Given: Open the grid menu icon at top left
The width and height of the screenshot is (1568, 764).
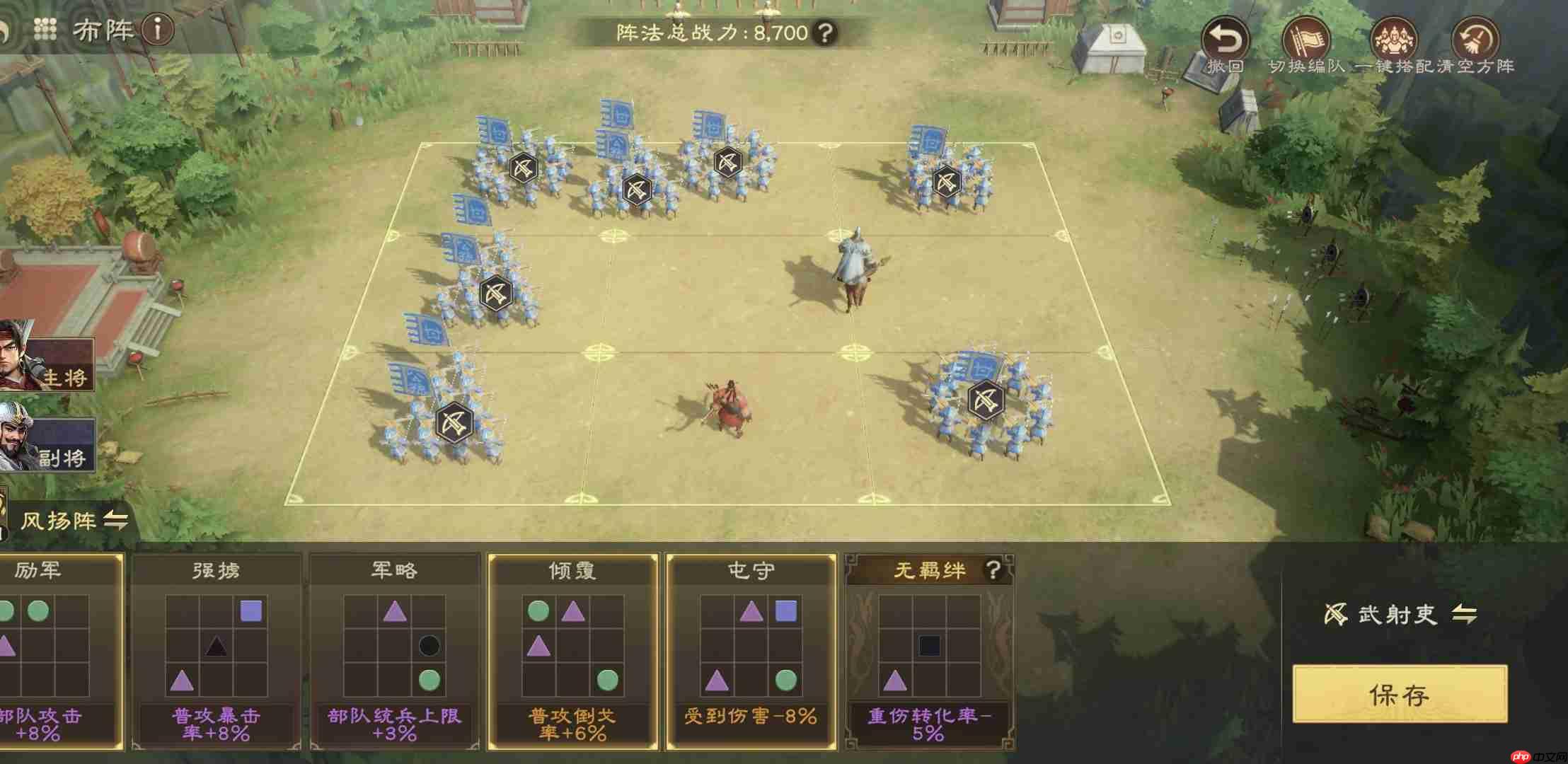Looking at the screenshot, I should 46,28.
